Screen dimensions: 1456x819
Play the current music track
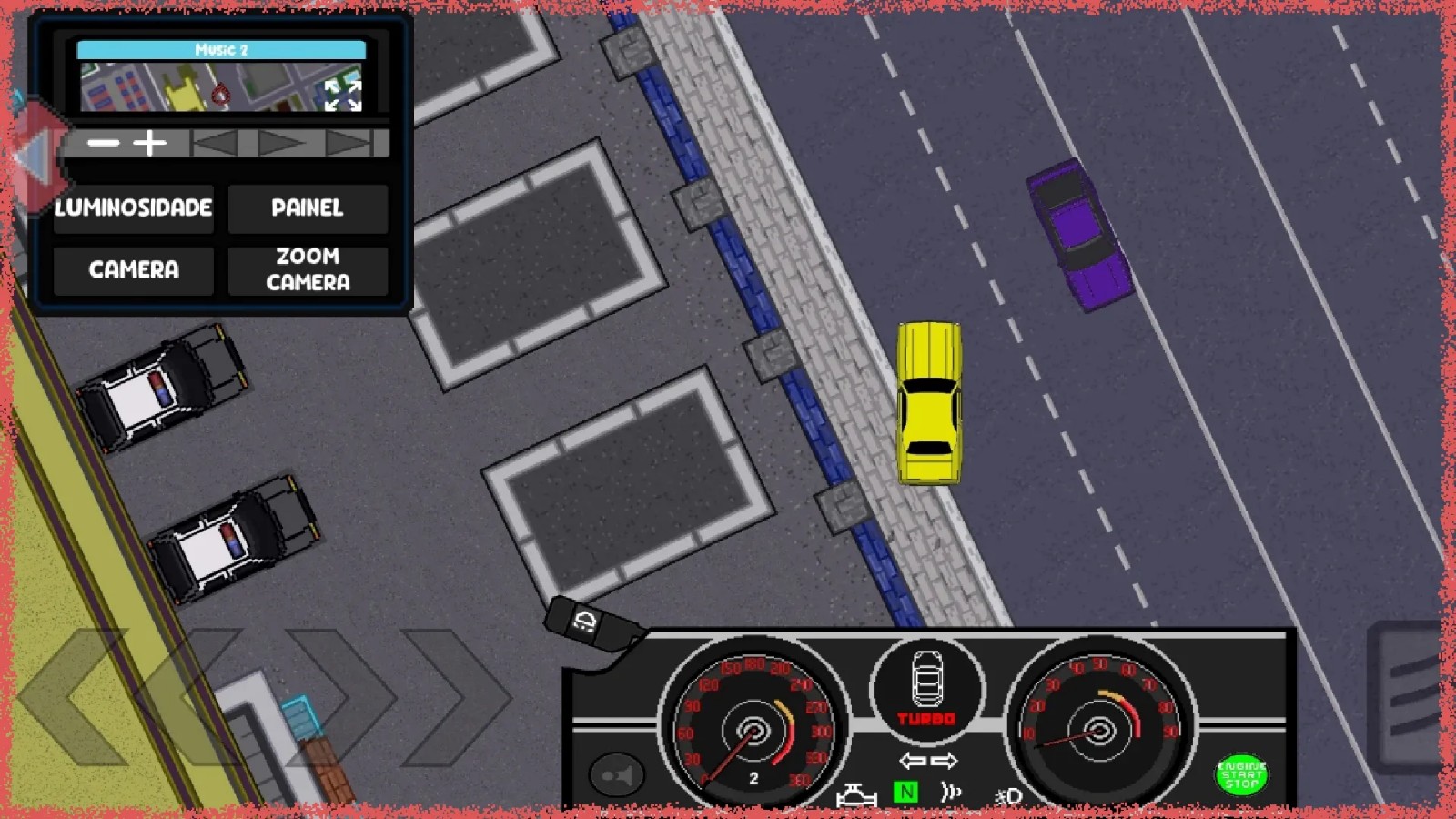point(280,143)
